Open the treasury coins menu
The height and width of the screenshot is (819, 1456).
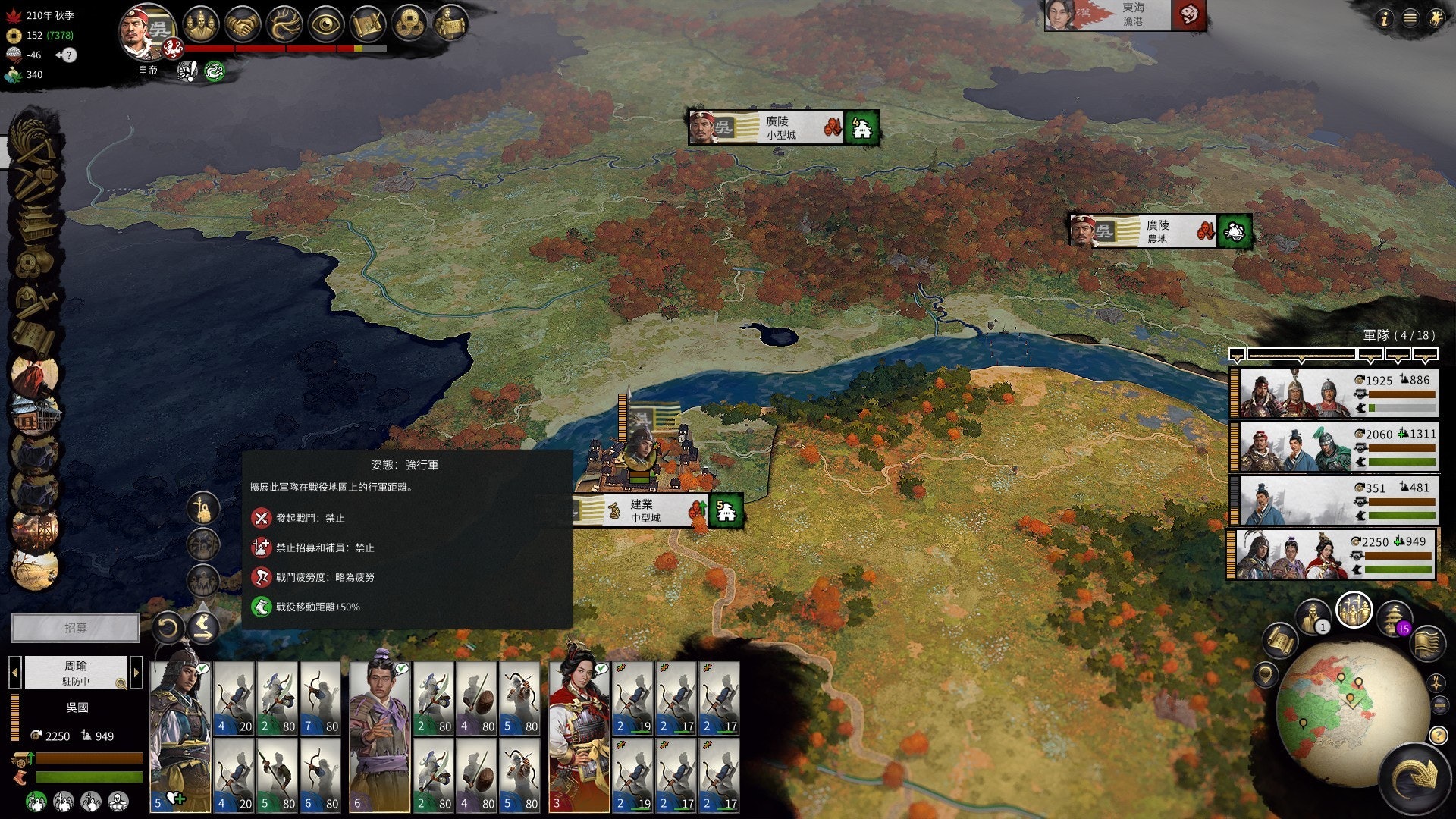(410, 25)
